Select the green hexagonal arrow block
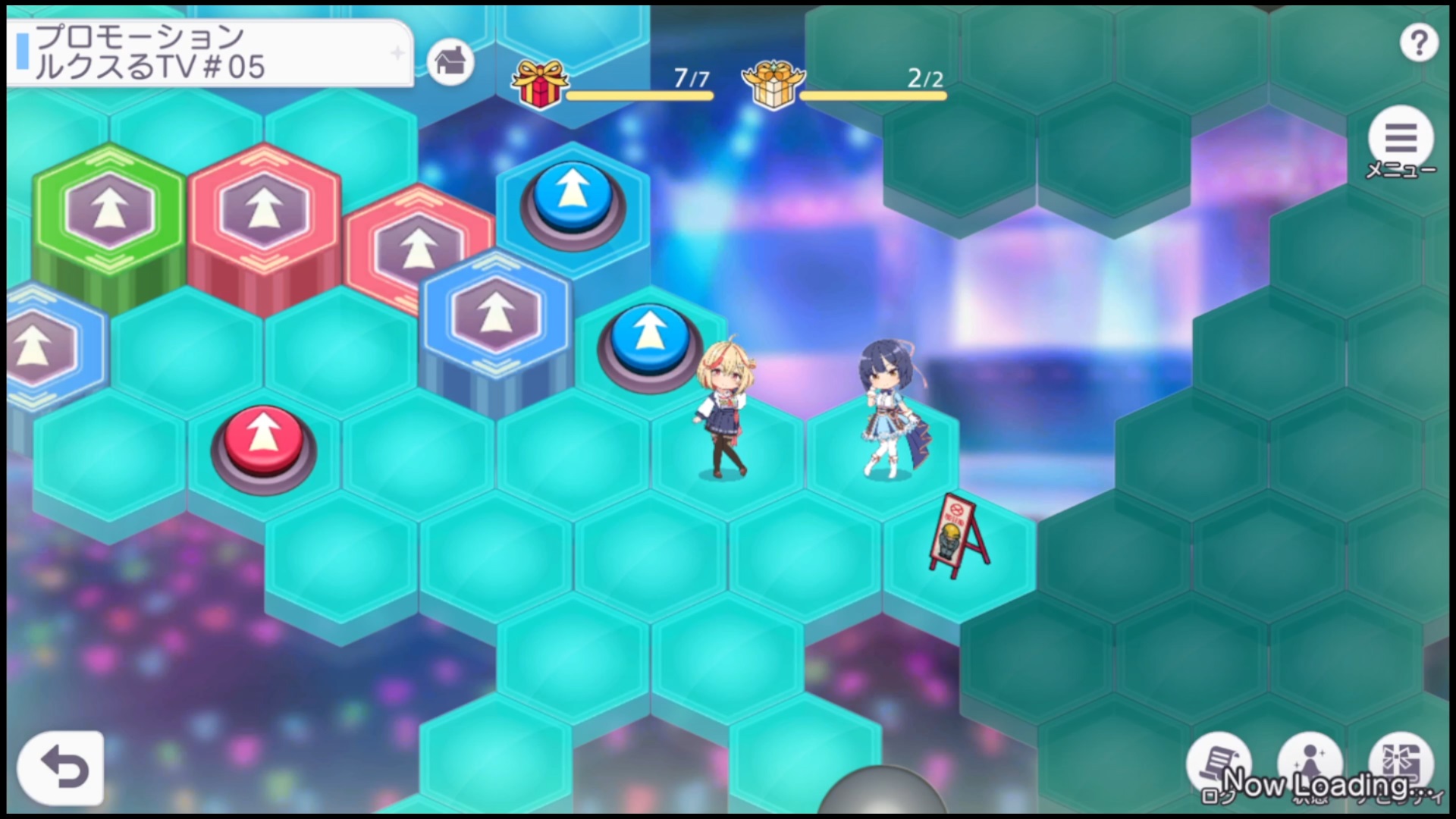 point(110,212)
